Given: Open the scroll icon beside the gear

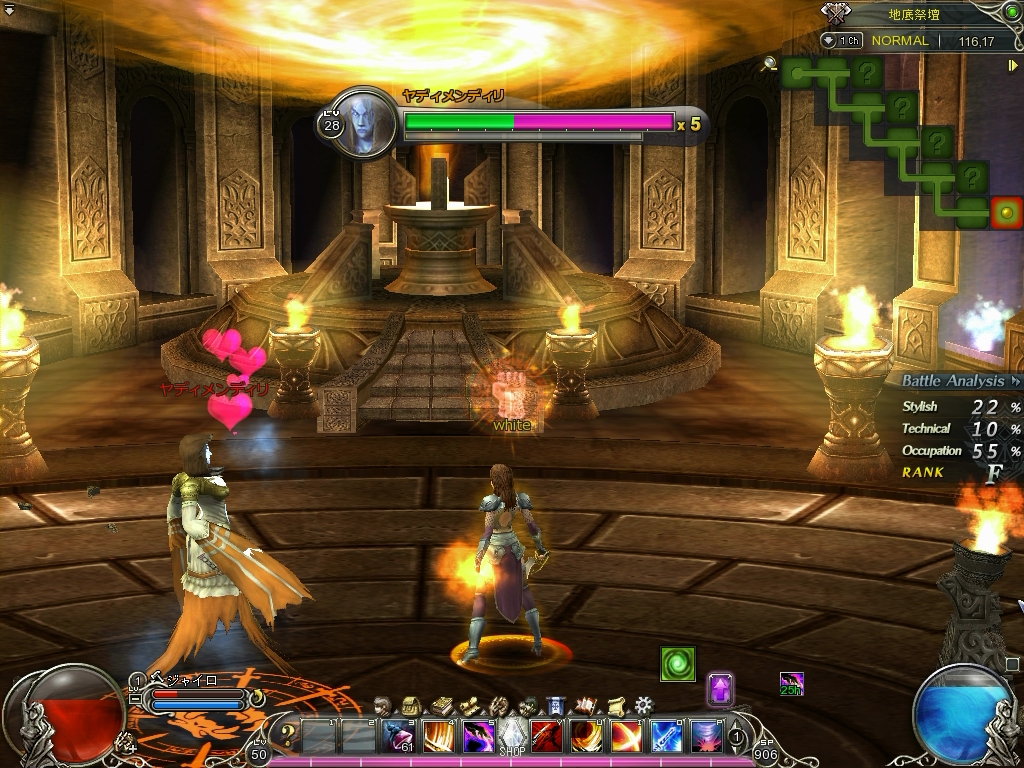Looking at the screenshot, I should [616, 705].
